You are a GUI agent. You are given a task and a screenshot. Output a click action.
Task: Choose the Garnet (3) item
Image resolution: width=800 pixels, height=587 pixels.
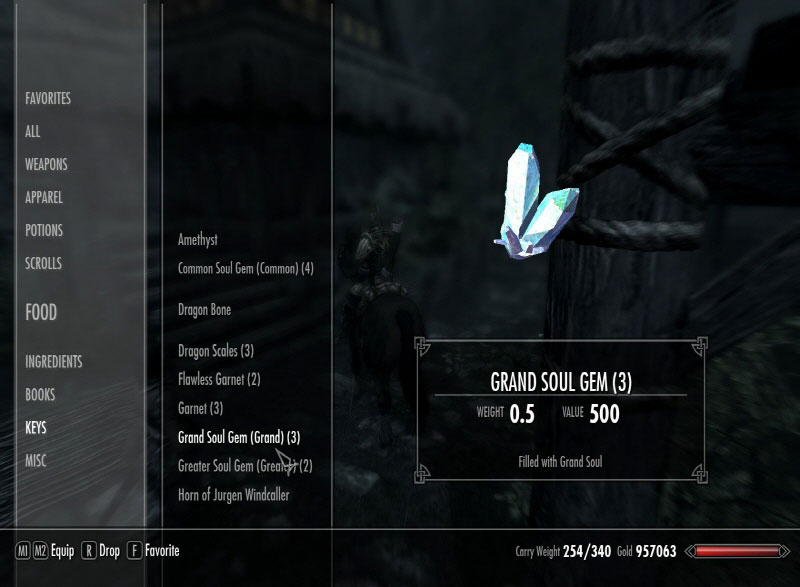[200, 408]
